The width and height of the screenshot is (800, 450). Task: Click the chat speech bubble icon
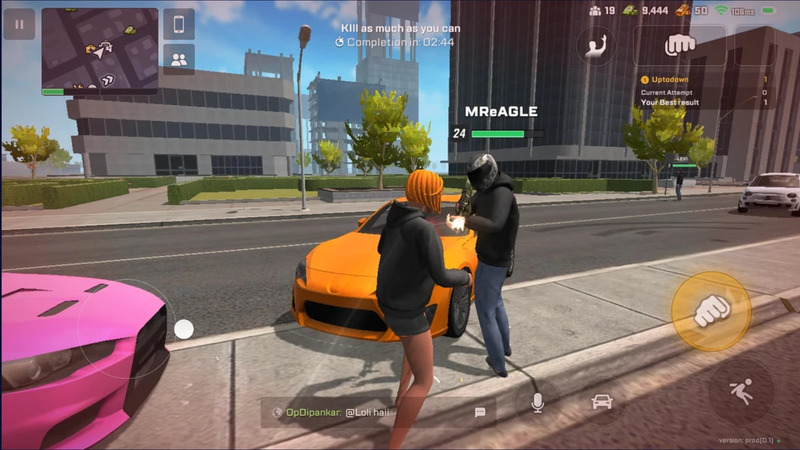click(x=480, y=411)
